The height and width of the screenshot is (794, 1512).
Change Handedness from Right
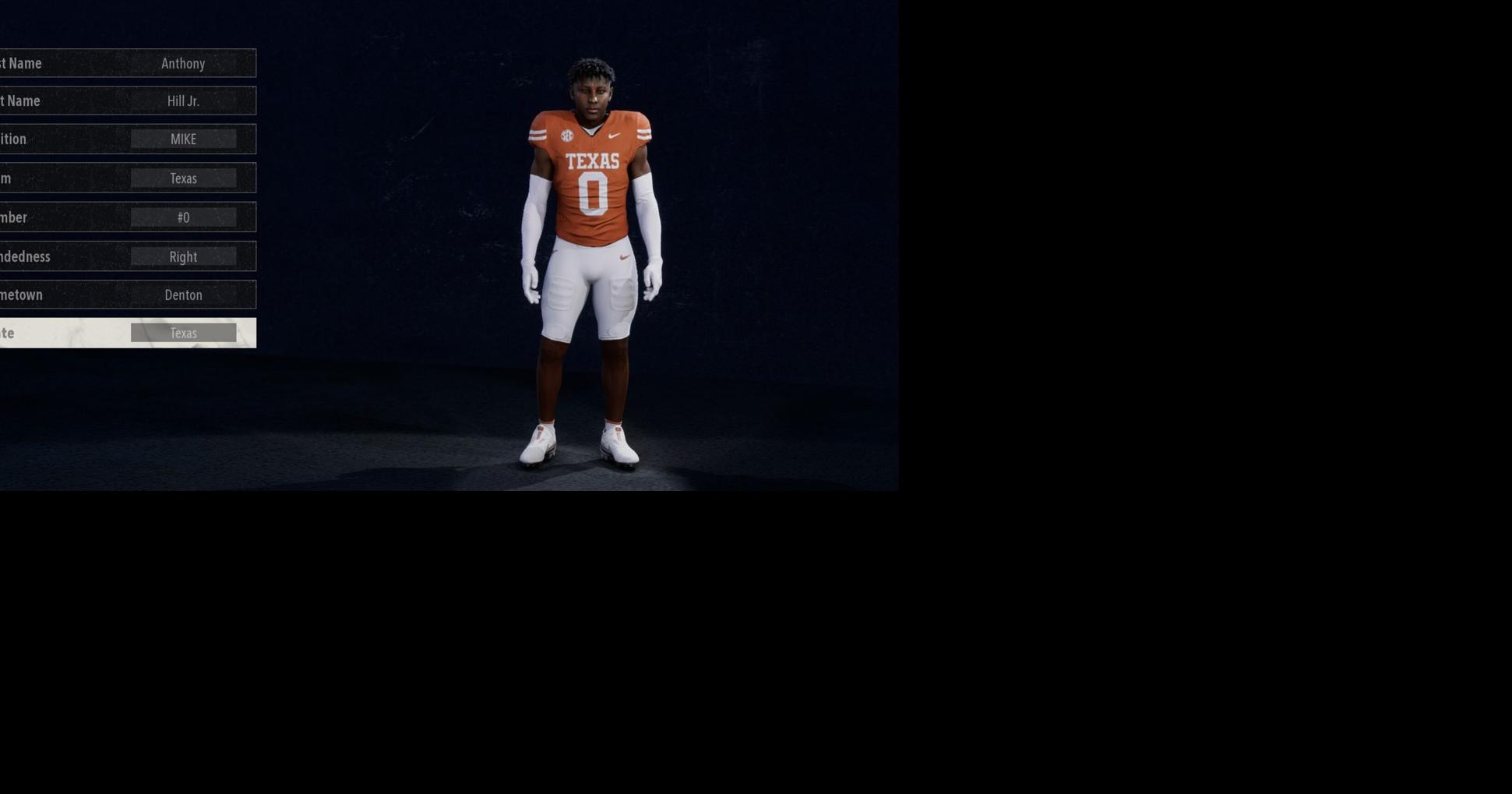(184, 256)
